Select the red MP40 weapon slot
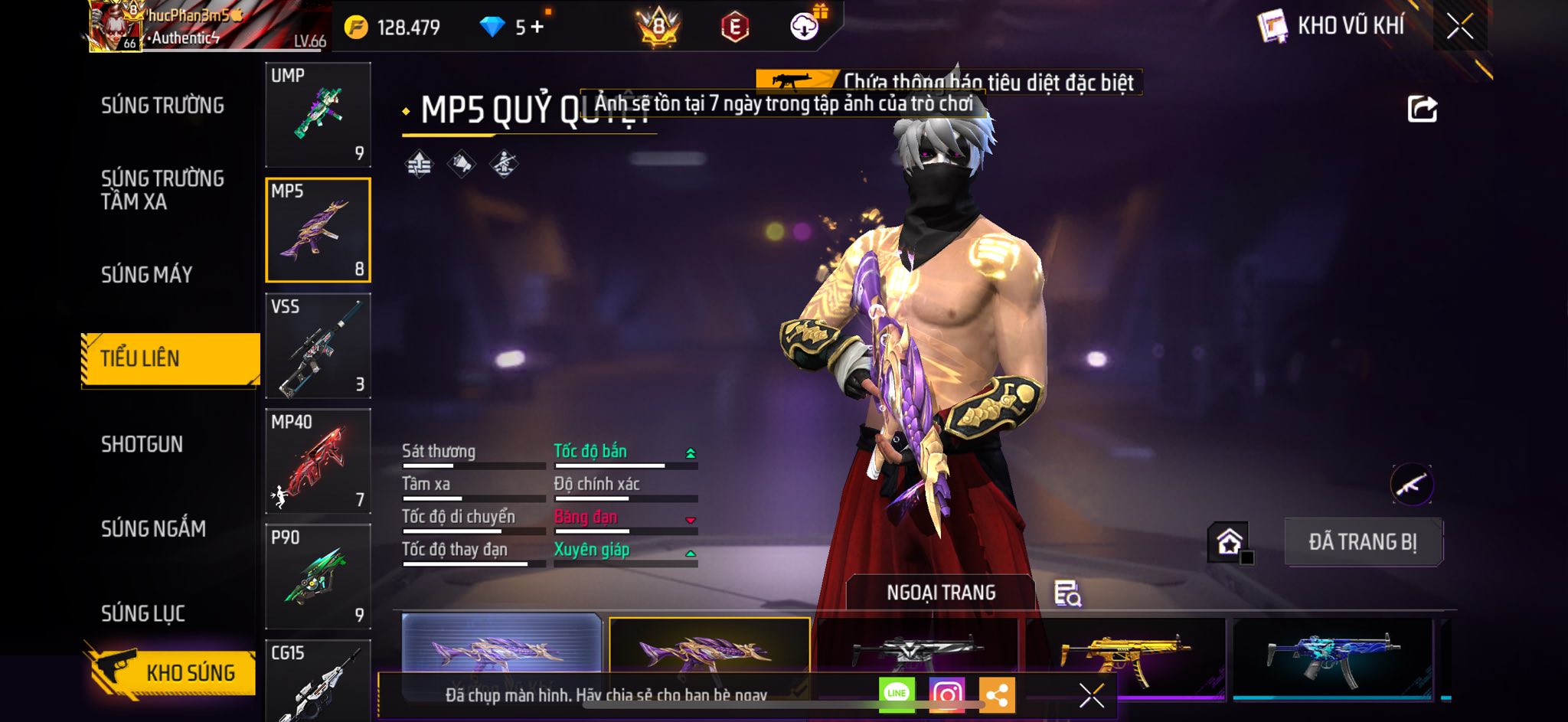The height and width of the screenshot is (722, 1568). [x=318, y=462]
